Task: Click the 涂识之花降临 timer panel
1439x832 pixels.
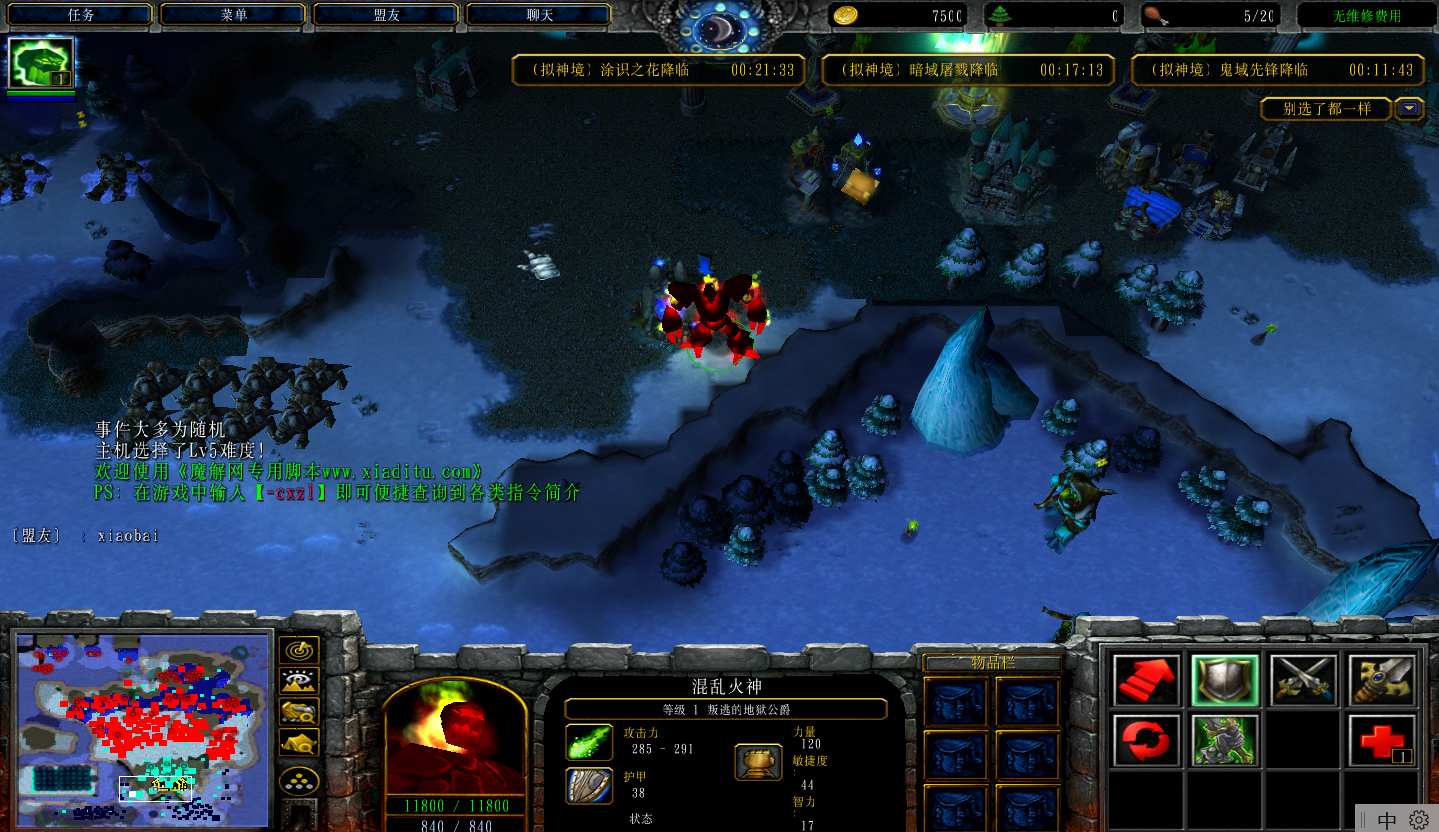Action: point(658,70)
